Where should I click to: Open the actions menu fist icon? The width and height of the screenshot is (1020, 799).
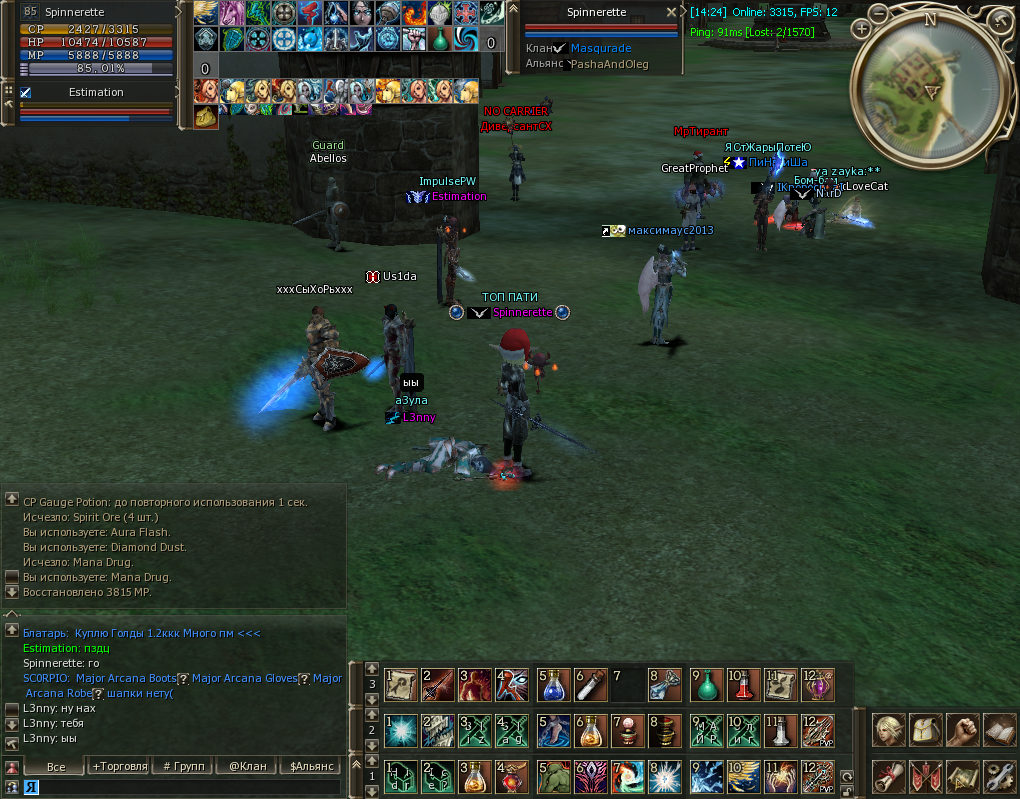tap(961, 730)
